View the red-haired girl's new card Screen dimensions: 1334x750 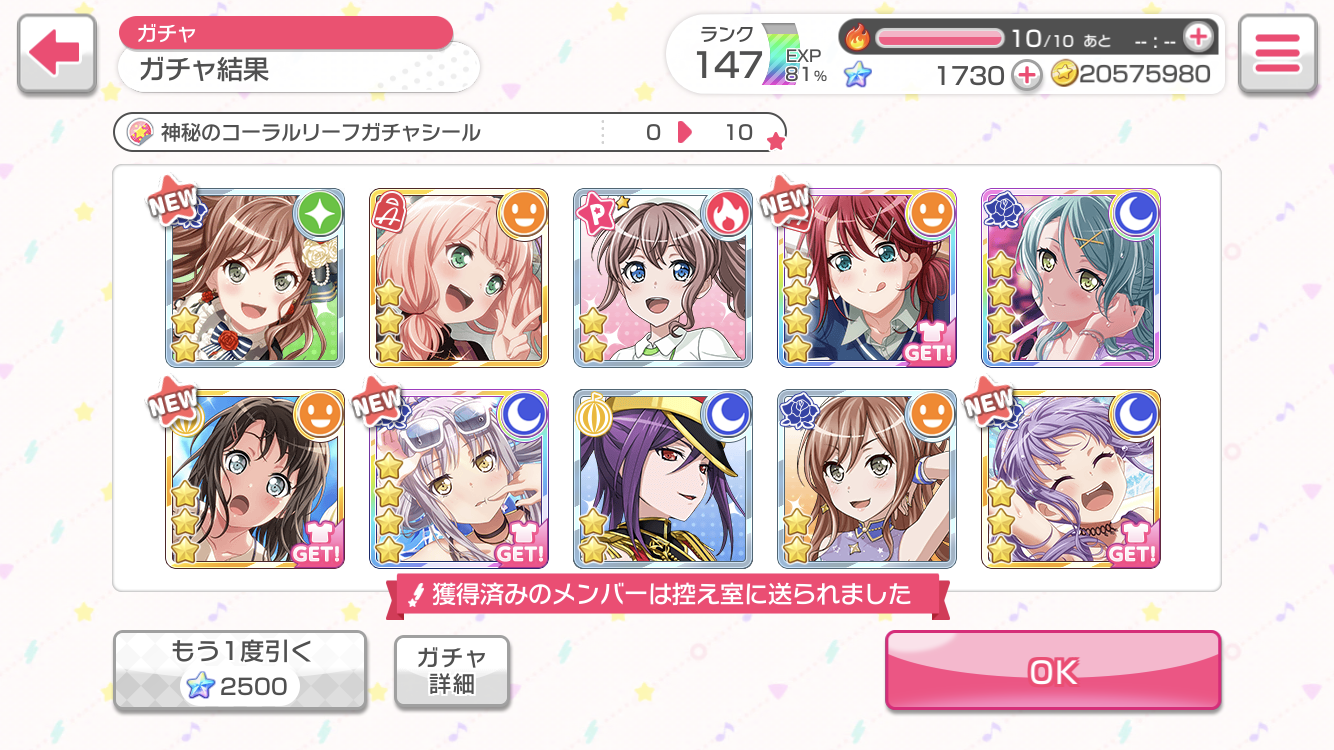pyautogui.click(x=867, y=277)
